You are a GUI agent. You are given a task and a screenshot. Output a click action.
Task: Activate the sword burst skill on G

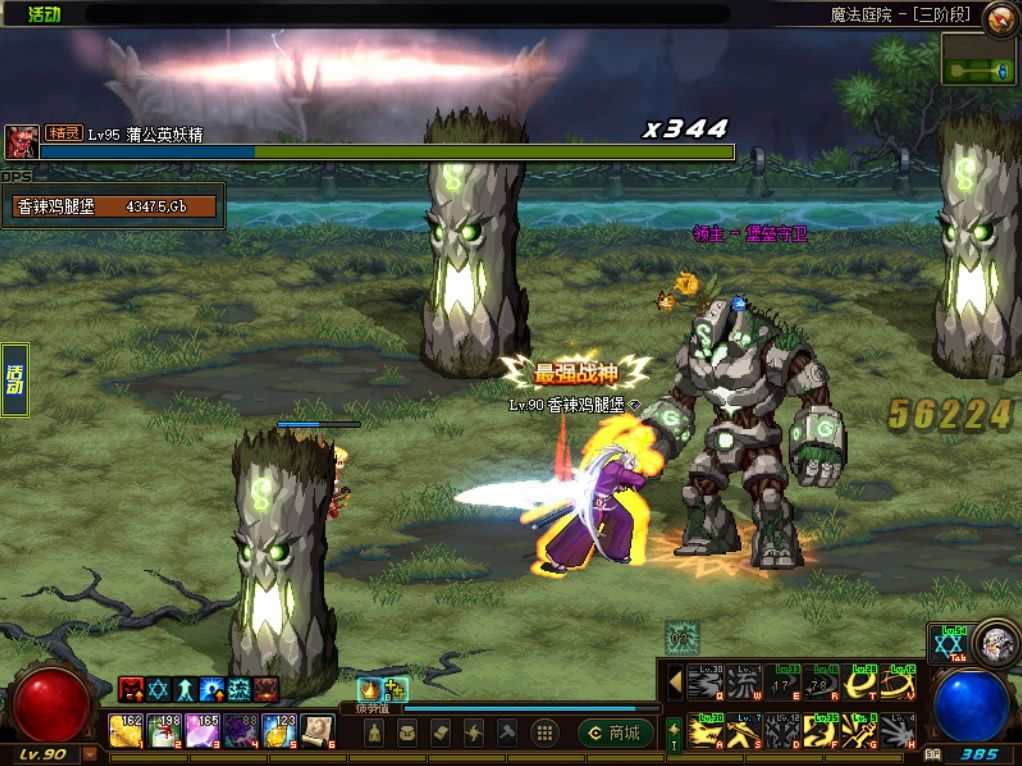(x=858, y=733)
